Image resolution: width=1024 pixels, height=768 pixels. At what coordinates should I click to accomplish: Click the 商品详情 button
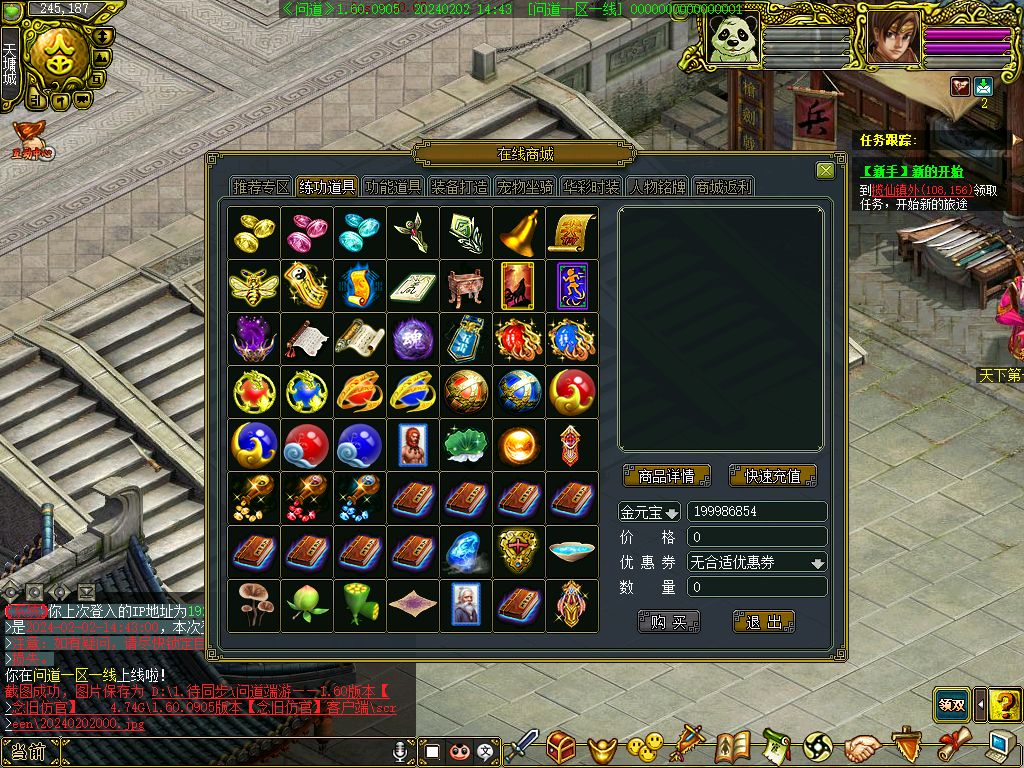click(x=666, y=476)
